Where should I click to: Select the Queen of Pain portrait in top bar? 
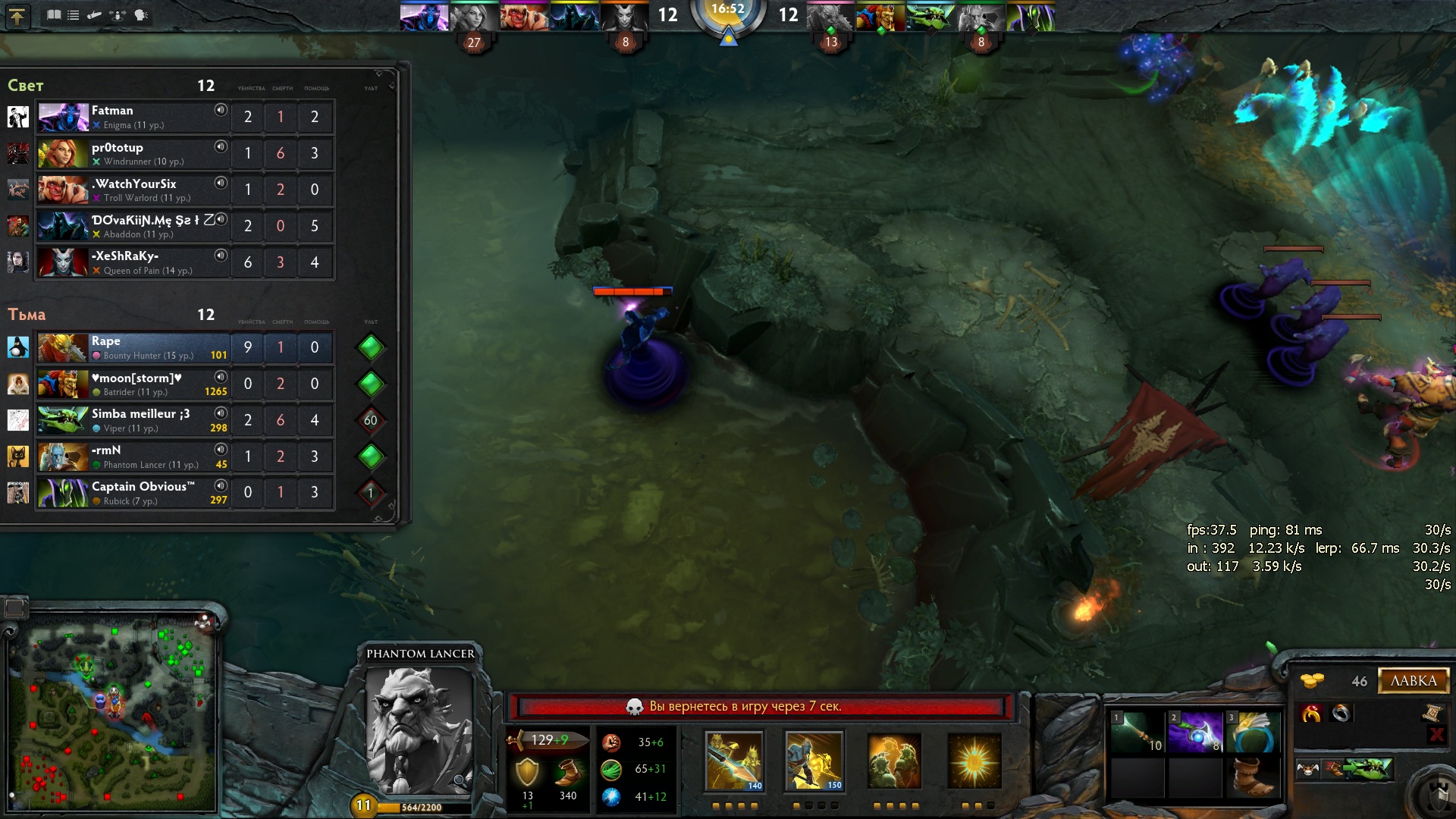[624, 17]
